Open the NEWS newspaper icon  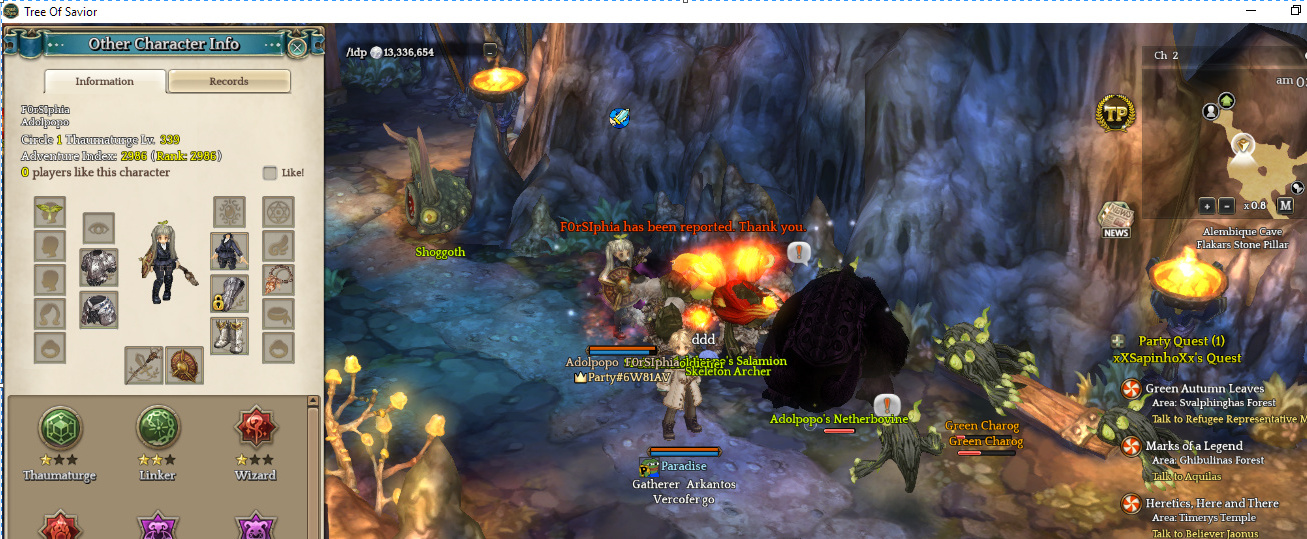click(1115, 220)
